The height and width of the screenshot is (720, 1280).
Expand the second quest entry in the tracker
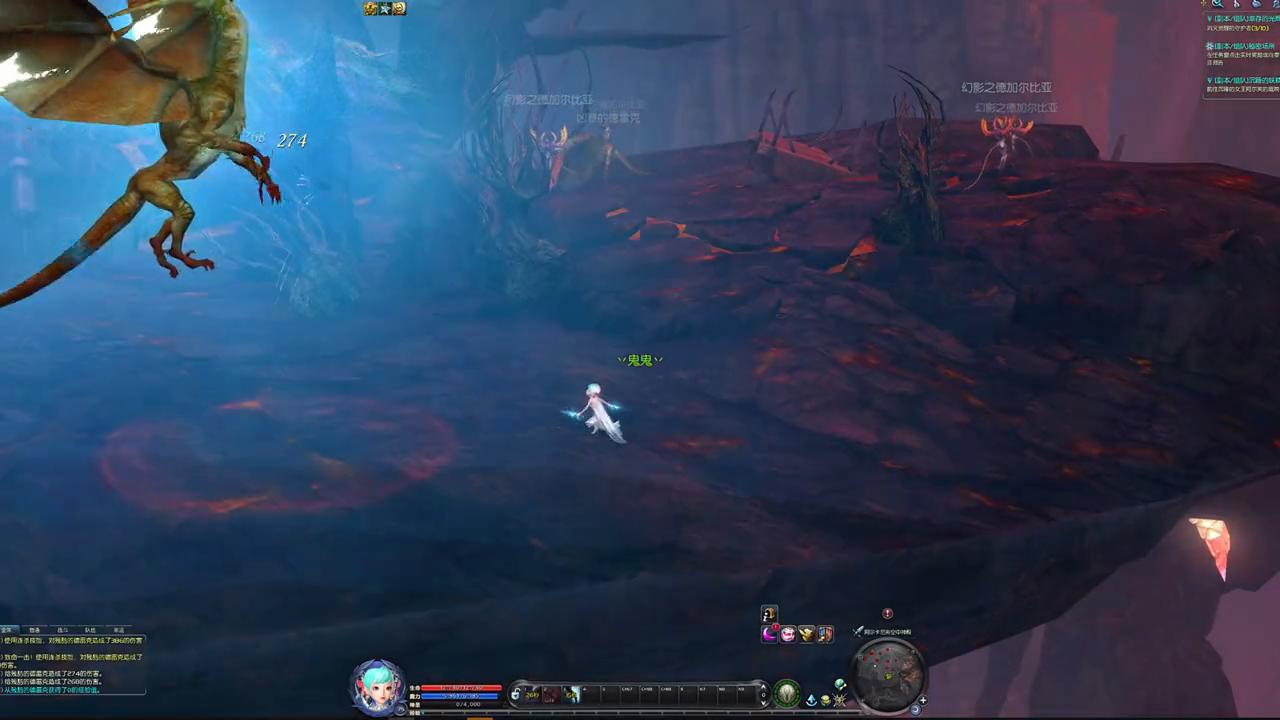1208,46
